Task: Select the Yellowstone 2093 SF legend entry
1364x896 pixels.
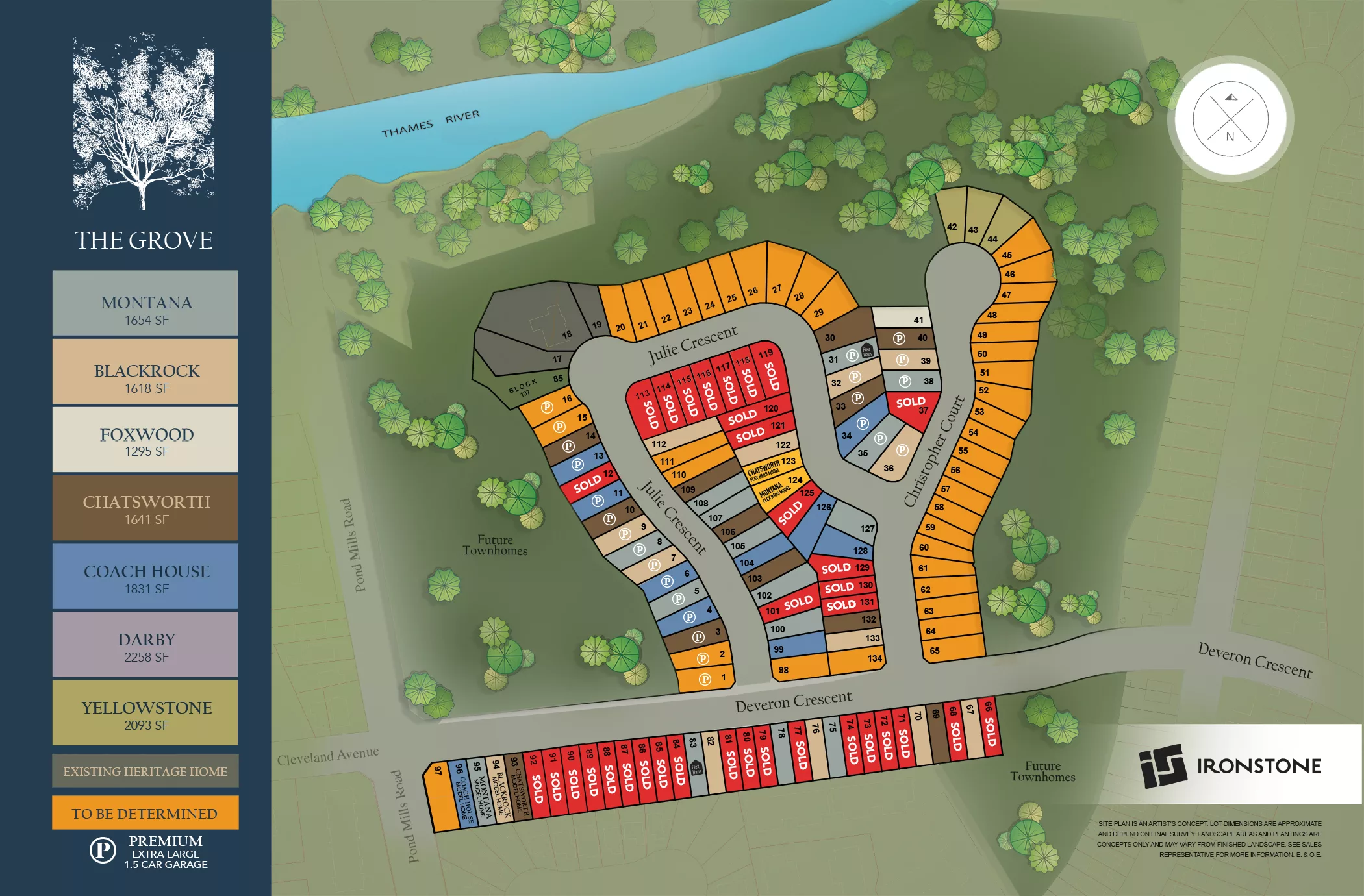Action: click(145, 713)
